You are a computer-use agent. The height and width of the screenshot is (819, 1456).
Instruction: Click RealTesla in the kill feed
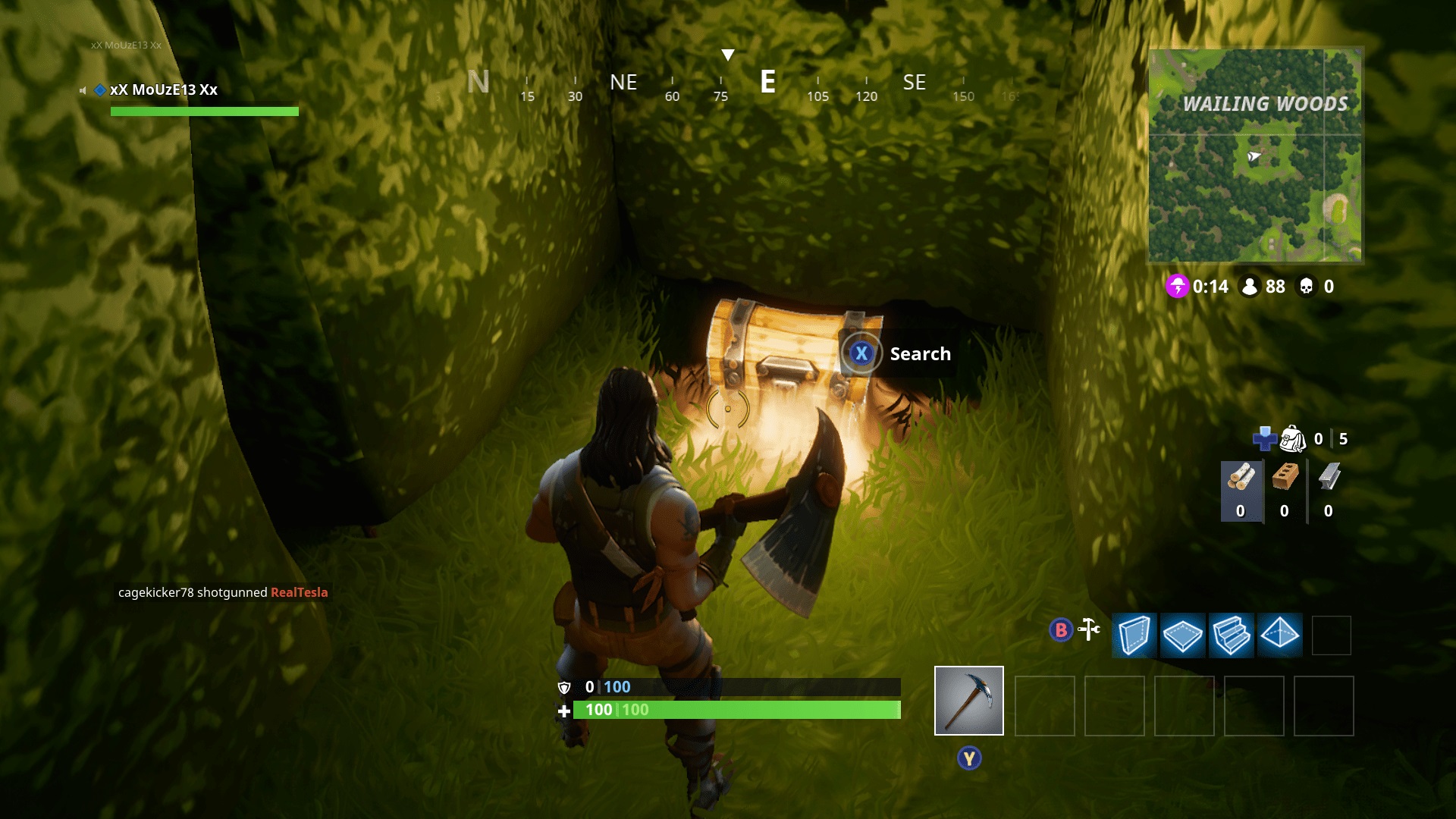coord(299,592)
